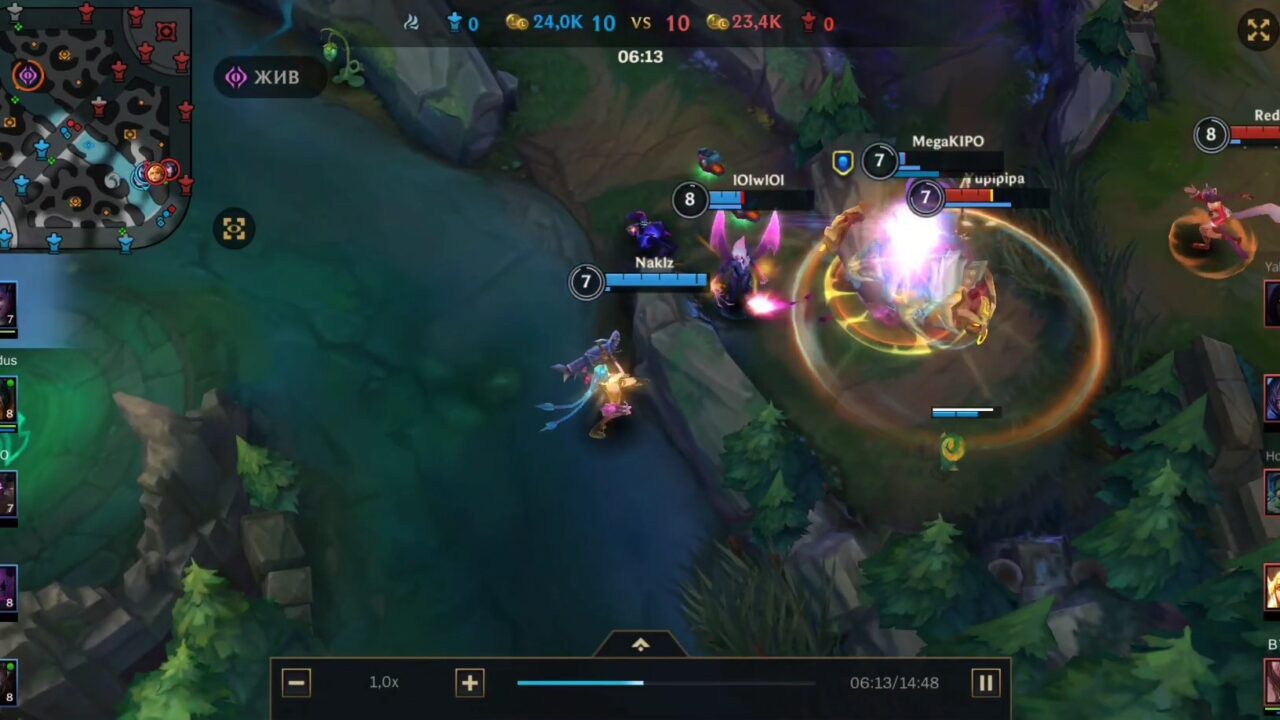Click the yellow shield icon next to MegaKIPO

tap(841, 162)
